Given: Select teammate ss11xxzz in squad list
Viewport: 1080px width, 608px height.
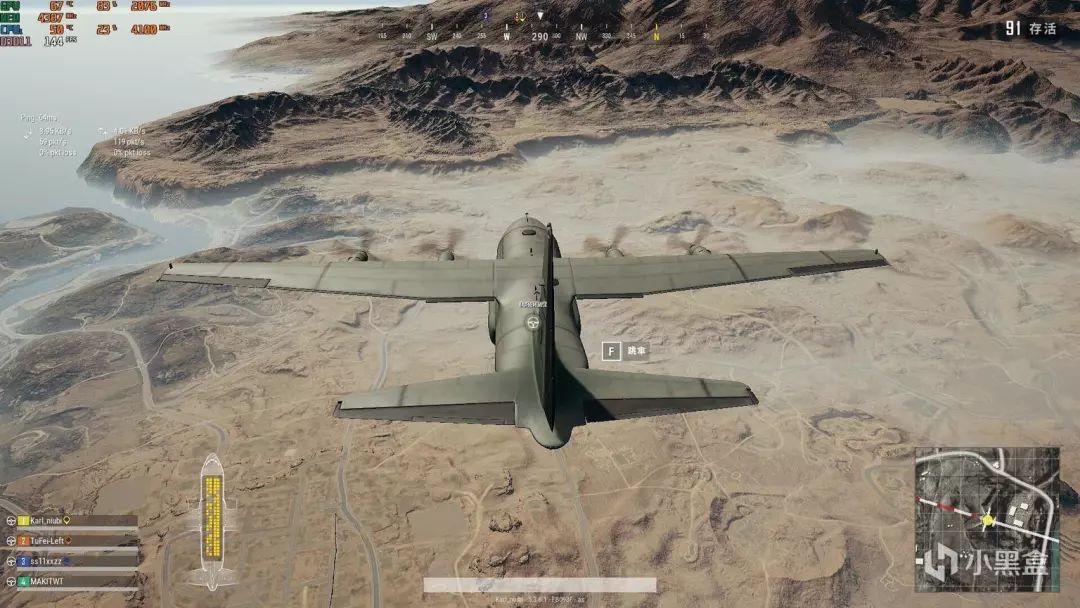Looking at the screenshot, I should click(x=46, y=561).
